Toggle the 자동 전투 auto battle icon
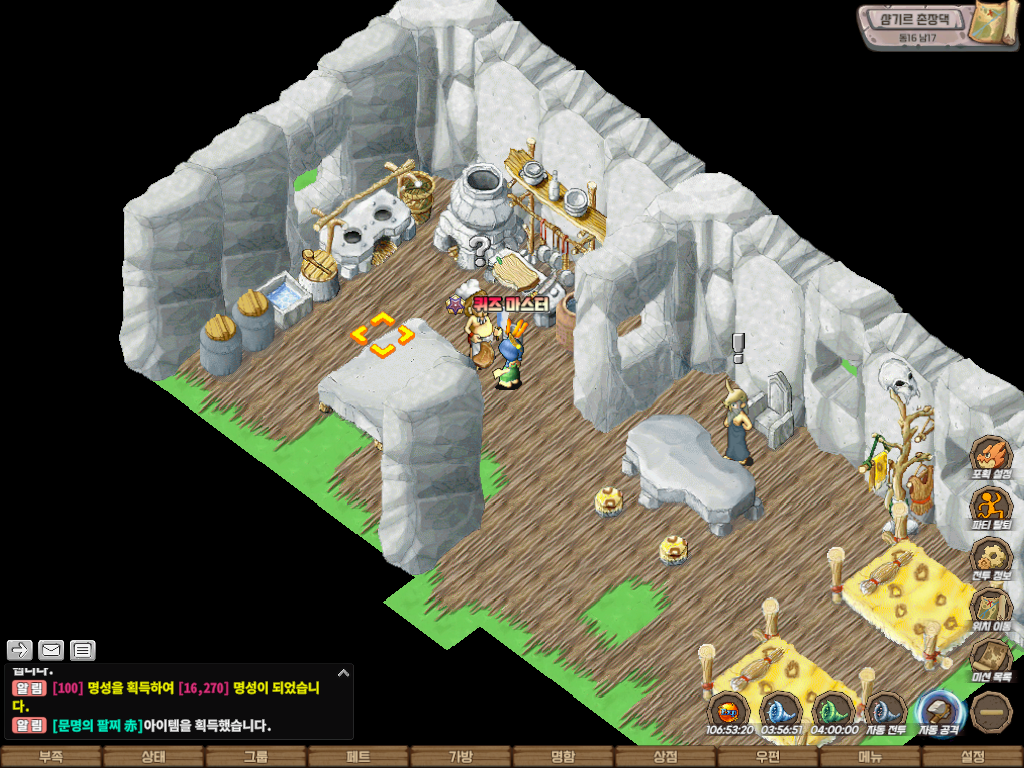 point(886,712)
